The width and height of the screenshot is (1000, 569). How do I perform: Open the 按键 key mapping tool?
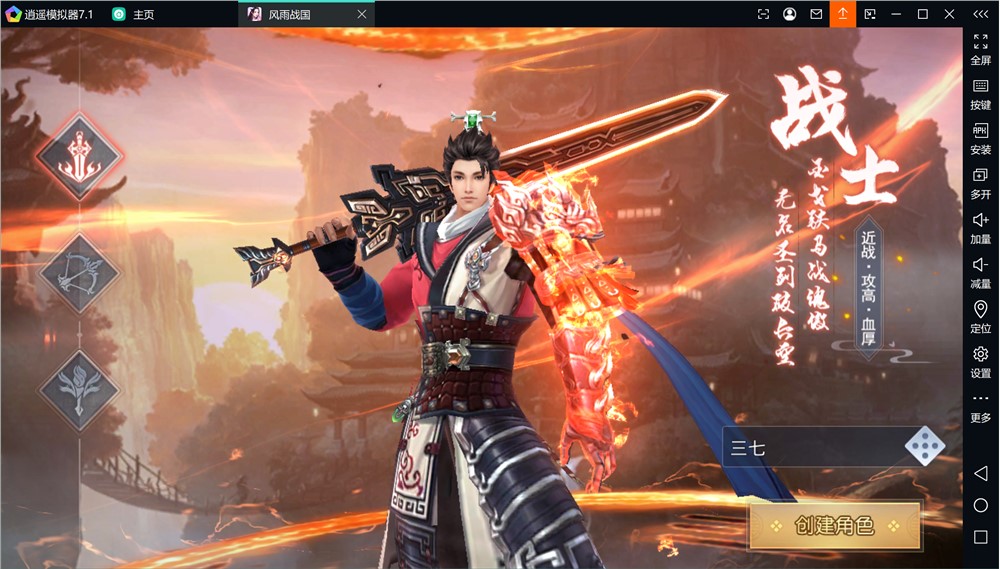tap(981, 94)
